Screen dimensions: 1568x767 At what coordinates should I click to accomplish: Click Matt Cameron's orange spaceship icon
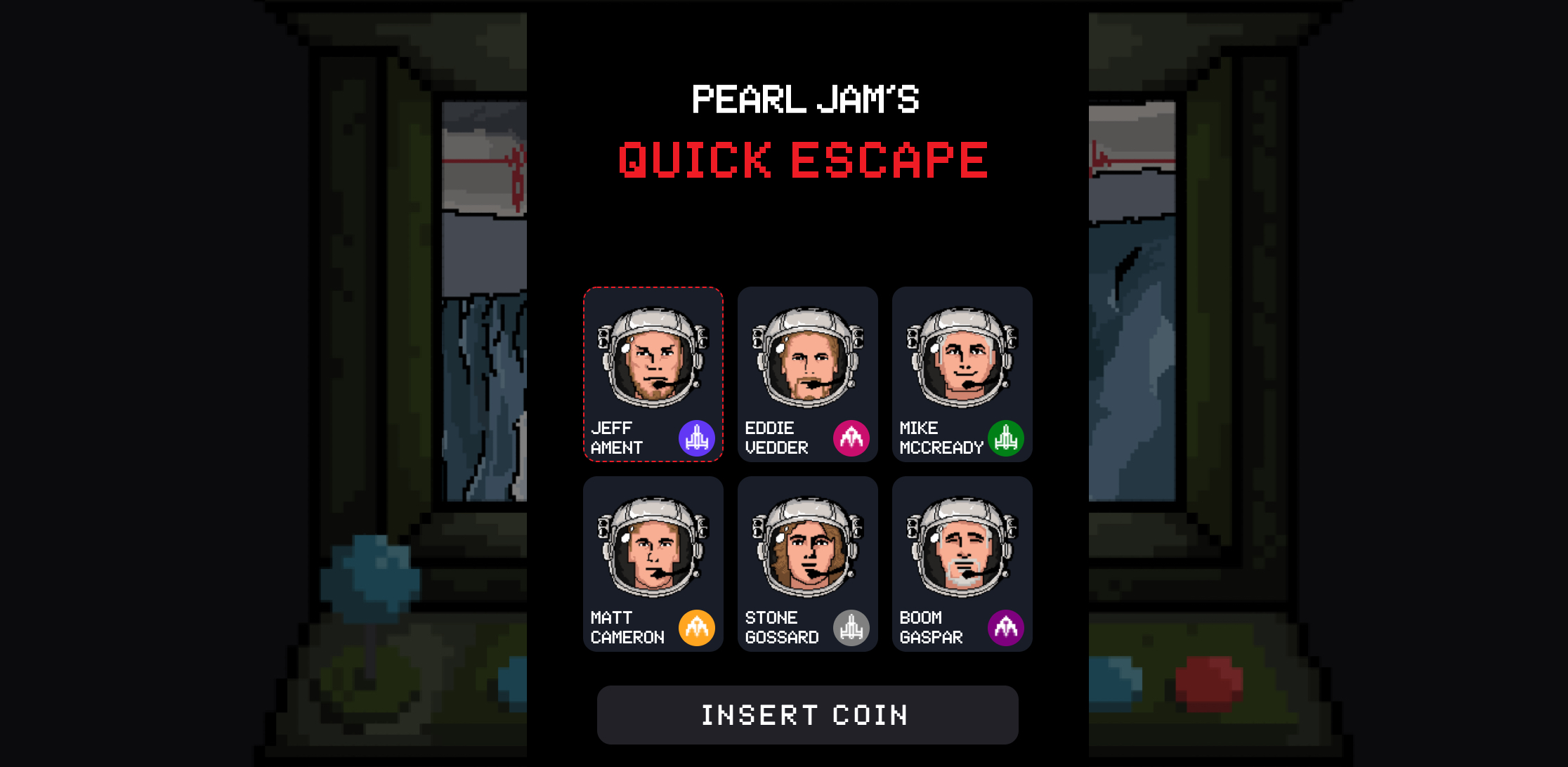coord(697,627)
